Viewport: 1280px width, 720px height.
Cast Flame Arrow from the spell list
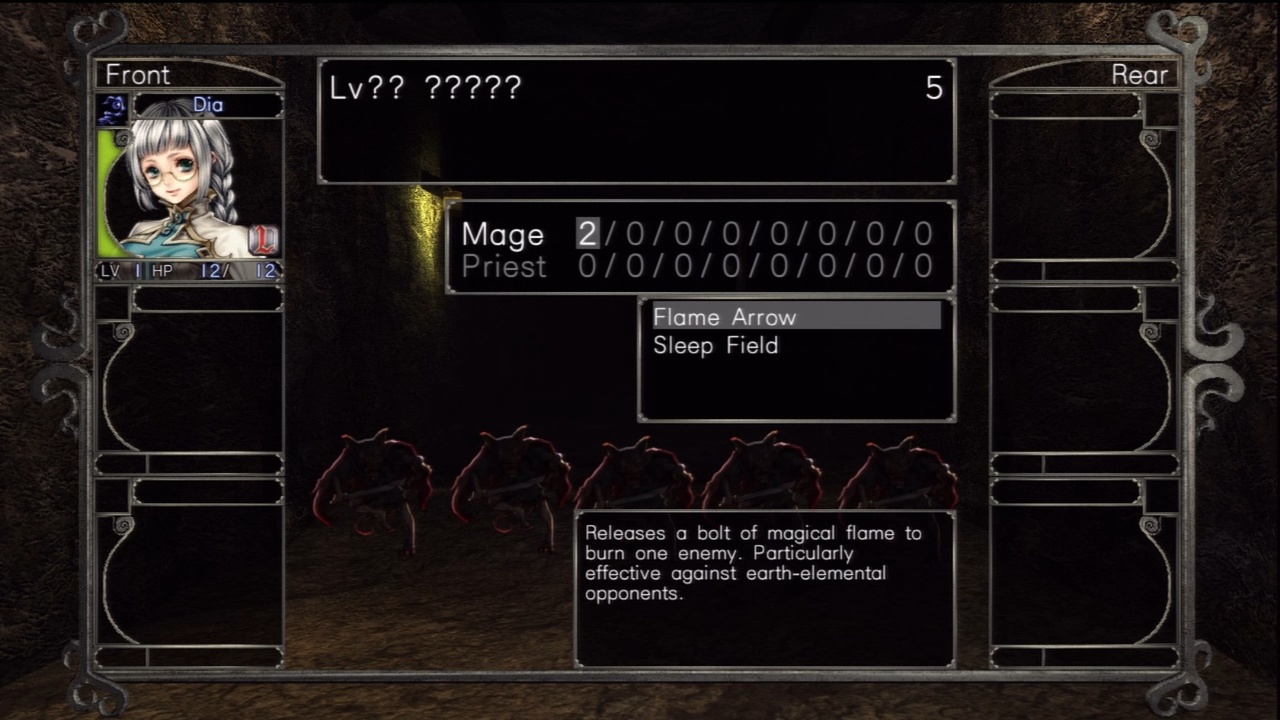pyautogui.click(x=724, y=317)
